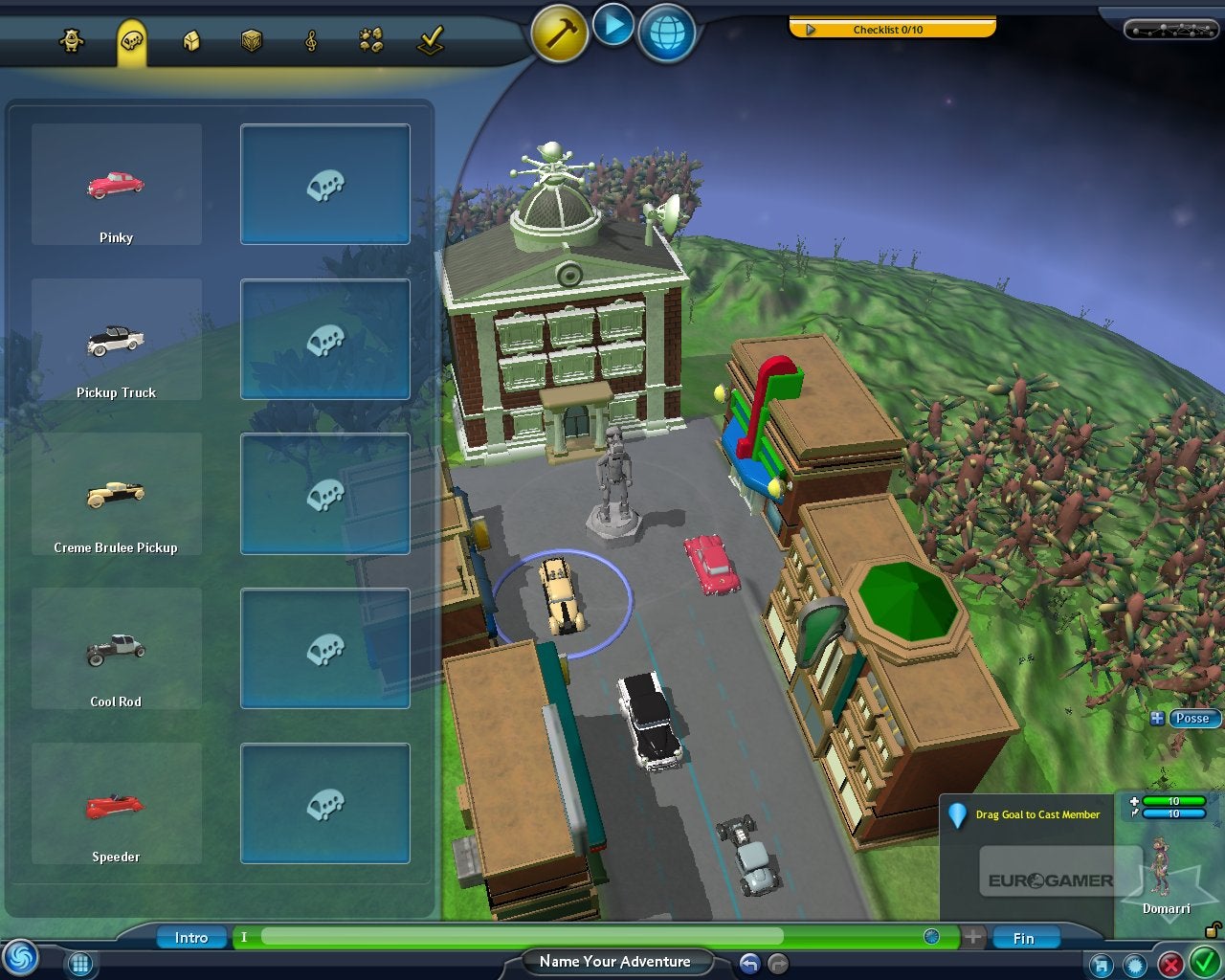1225x980 pixels.
Task: Select the test adventure checkmark icon
Action: click(x=431, y=38)
